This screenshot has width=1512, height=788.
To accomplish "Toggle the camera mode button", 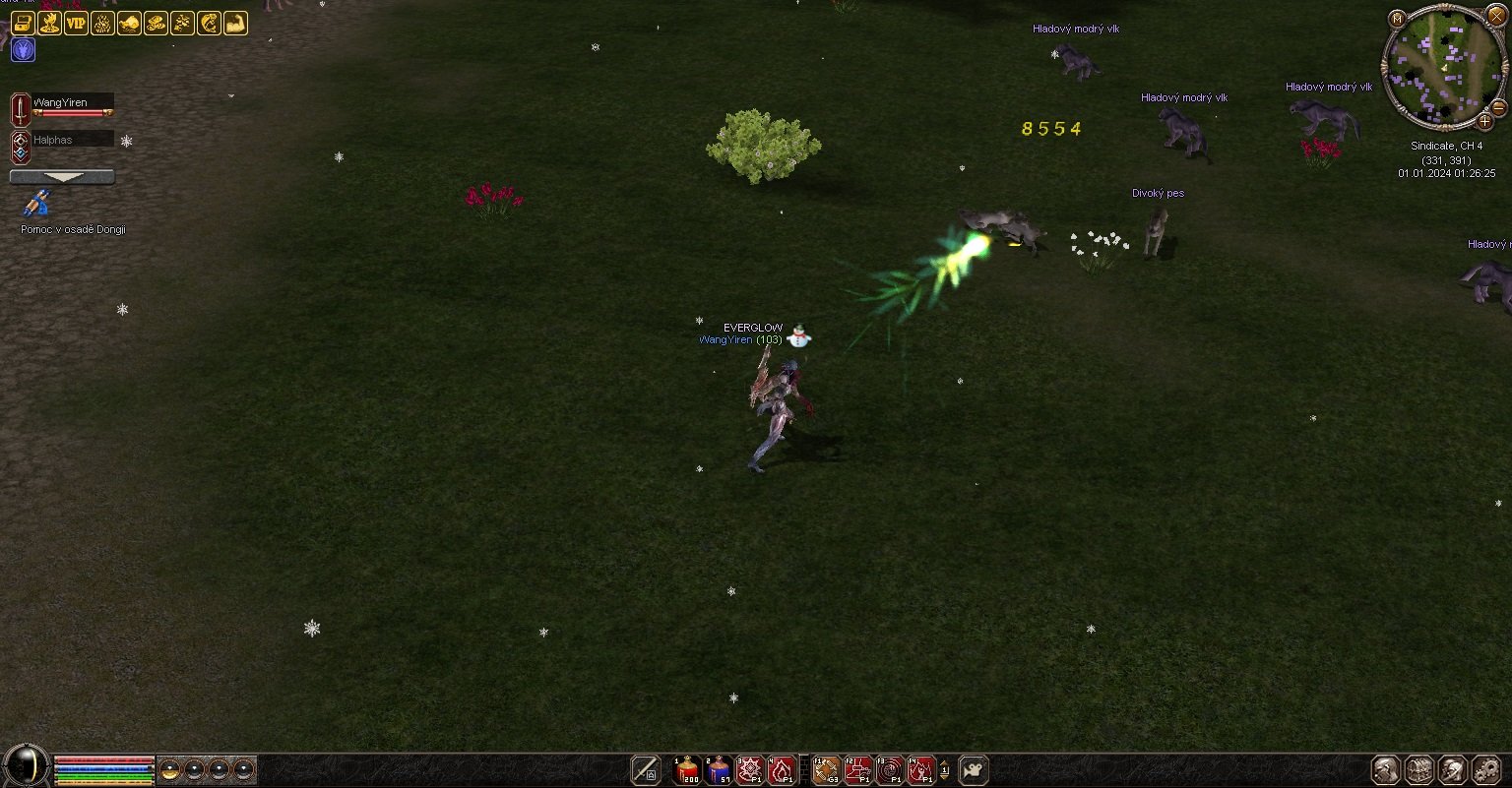I will coord(974,770).
